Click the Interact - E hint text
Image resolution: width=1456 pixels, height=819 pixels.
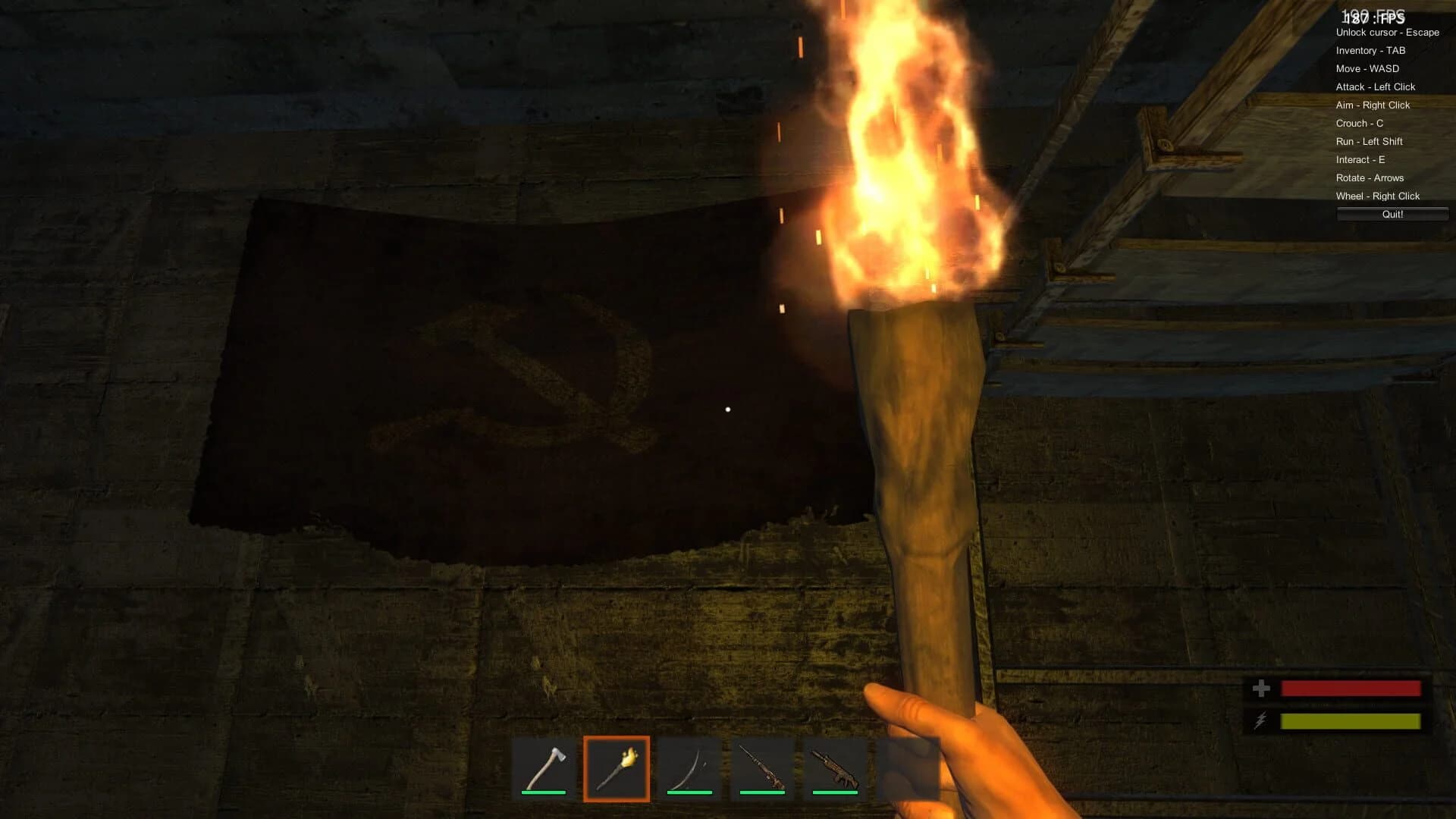tap(1360, 159)
